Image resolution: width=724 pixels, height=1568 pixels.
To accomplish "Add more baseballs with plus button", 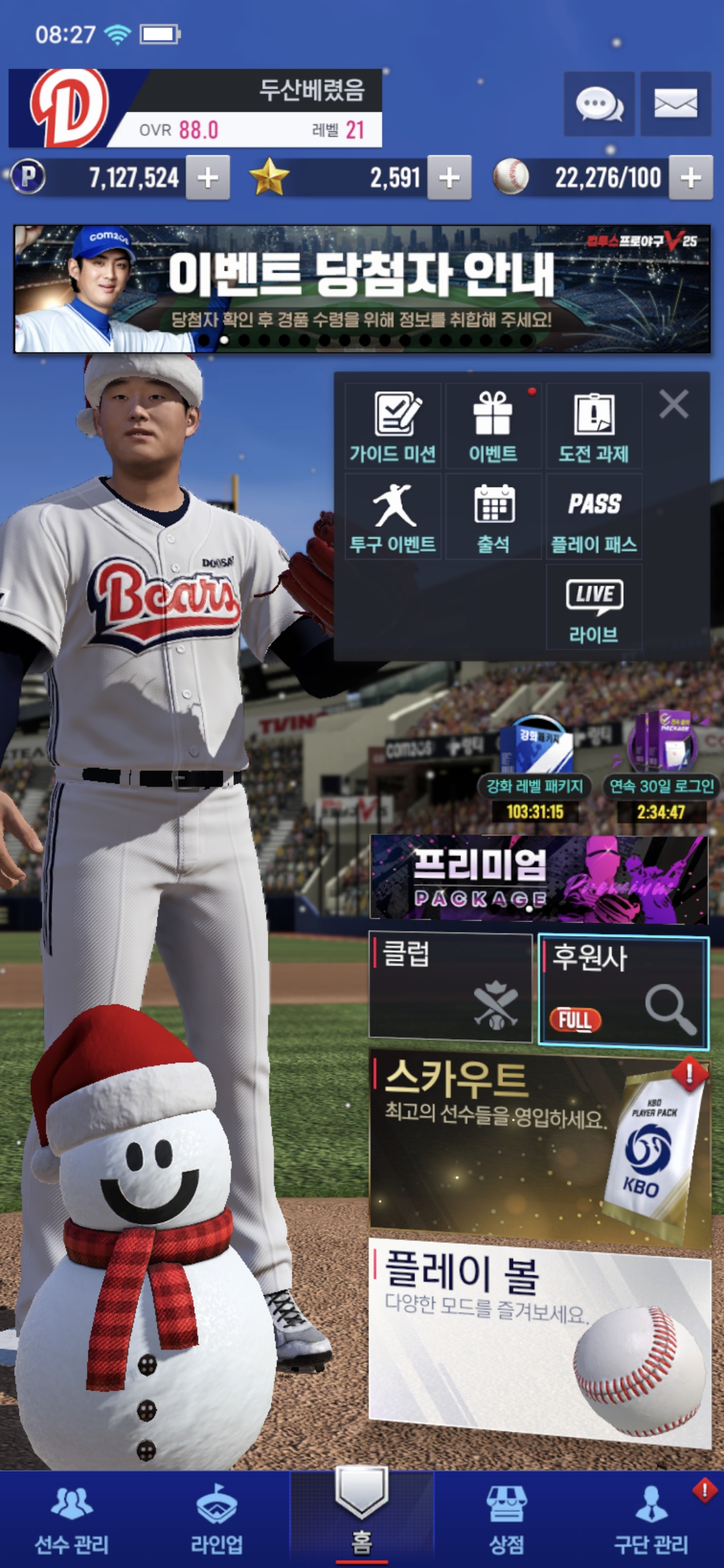I will [690, 178].
